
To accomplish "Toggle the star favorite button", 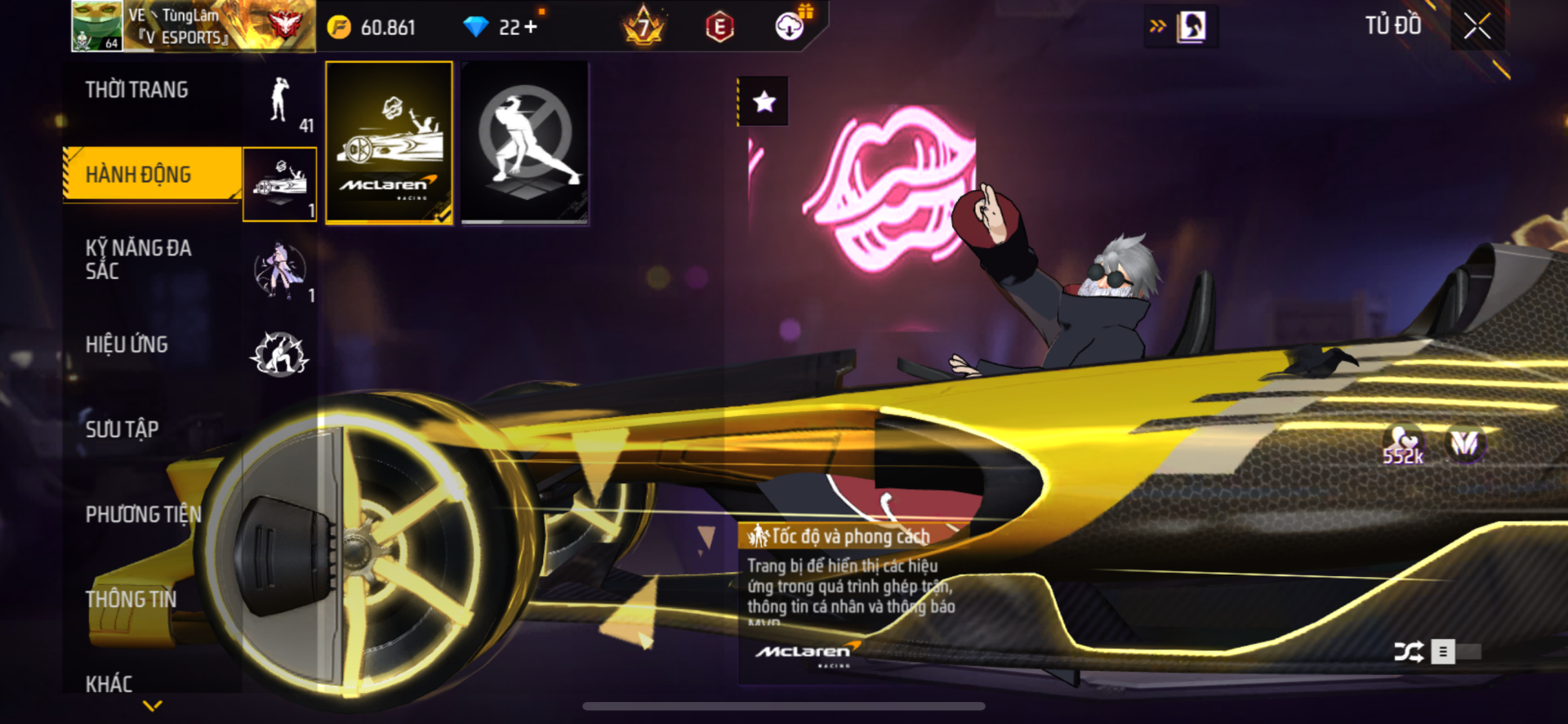I will 764,102.
